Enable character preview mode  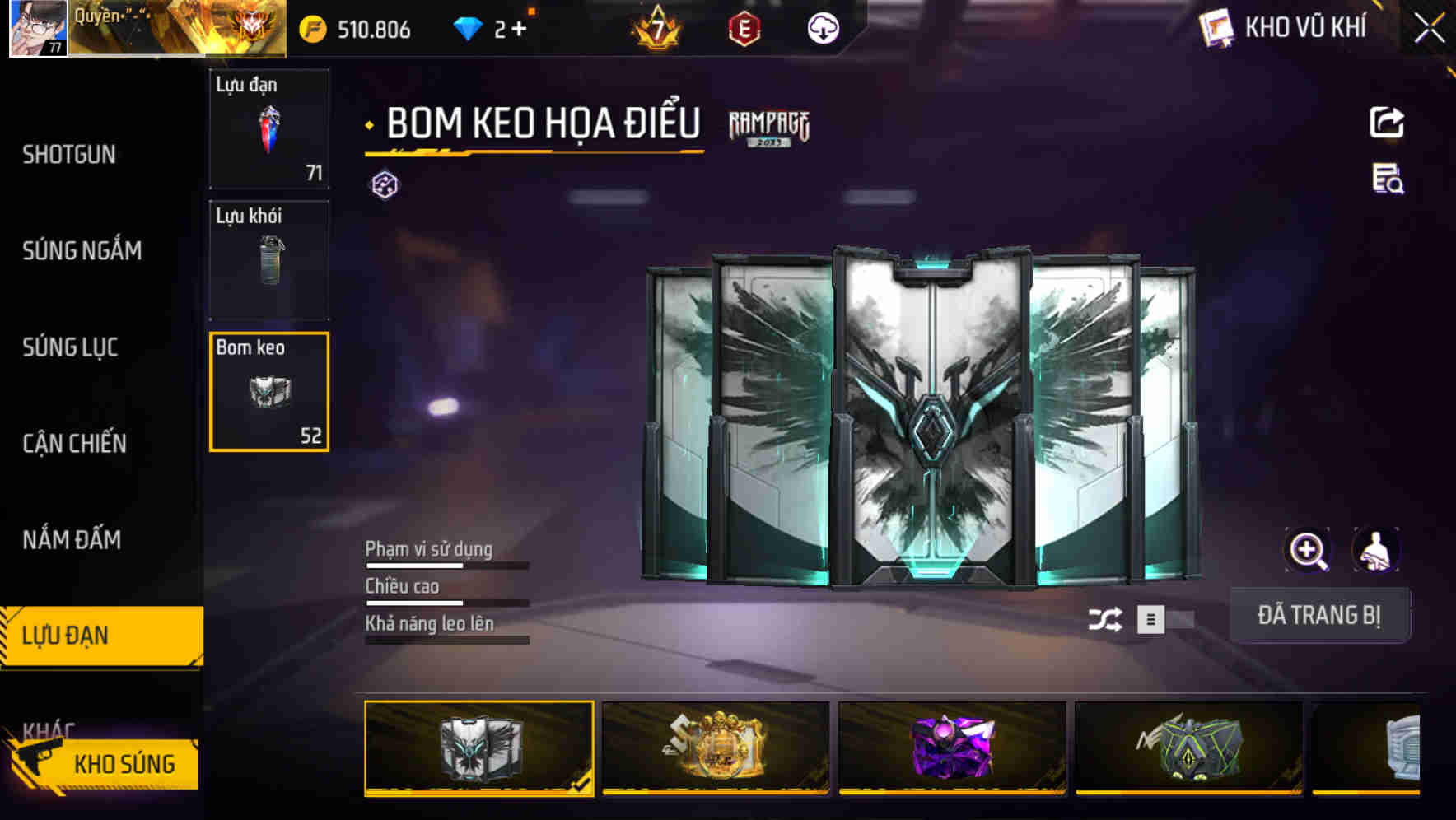click(x=1374, y=550)
